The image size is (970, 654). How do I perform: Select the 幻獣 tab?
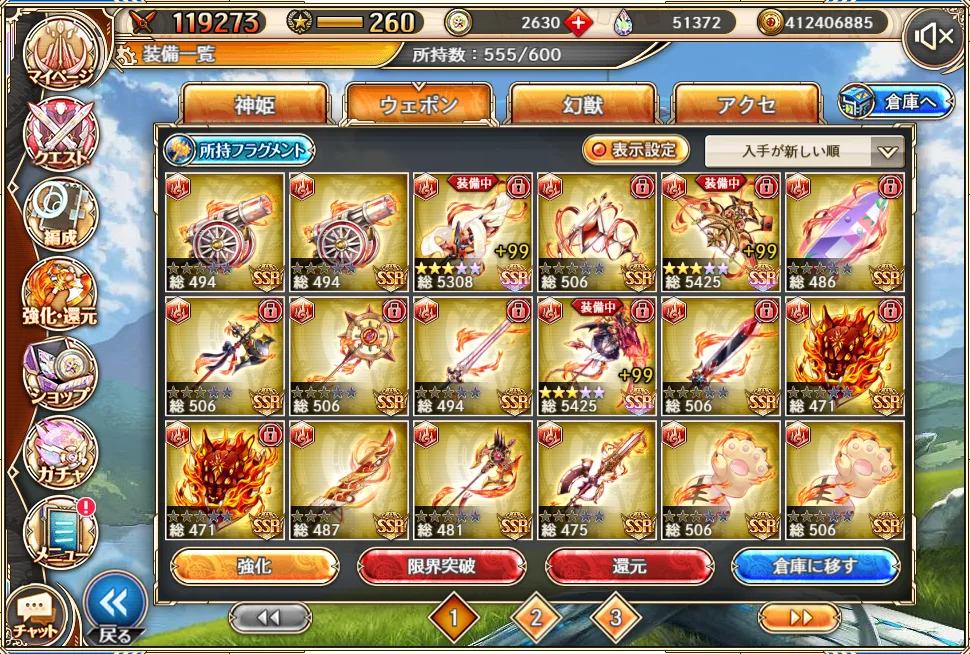point(582,105)
